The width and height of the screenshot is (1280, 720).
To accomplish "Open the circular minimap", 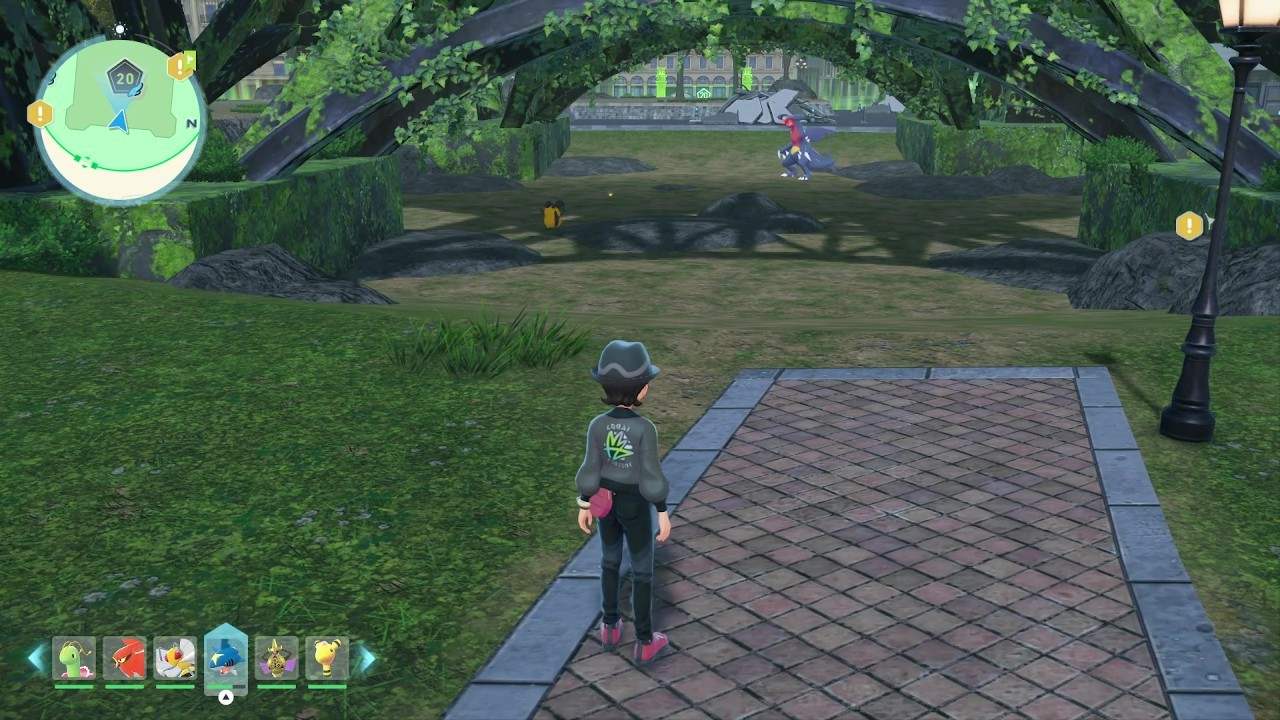I will coord(118,120).
